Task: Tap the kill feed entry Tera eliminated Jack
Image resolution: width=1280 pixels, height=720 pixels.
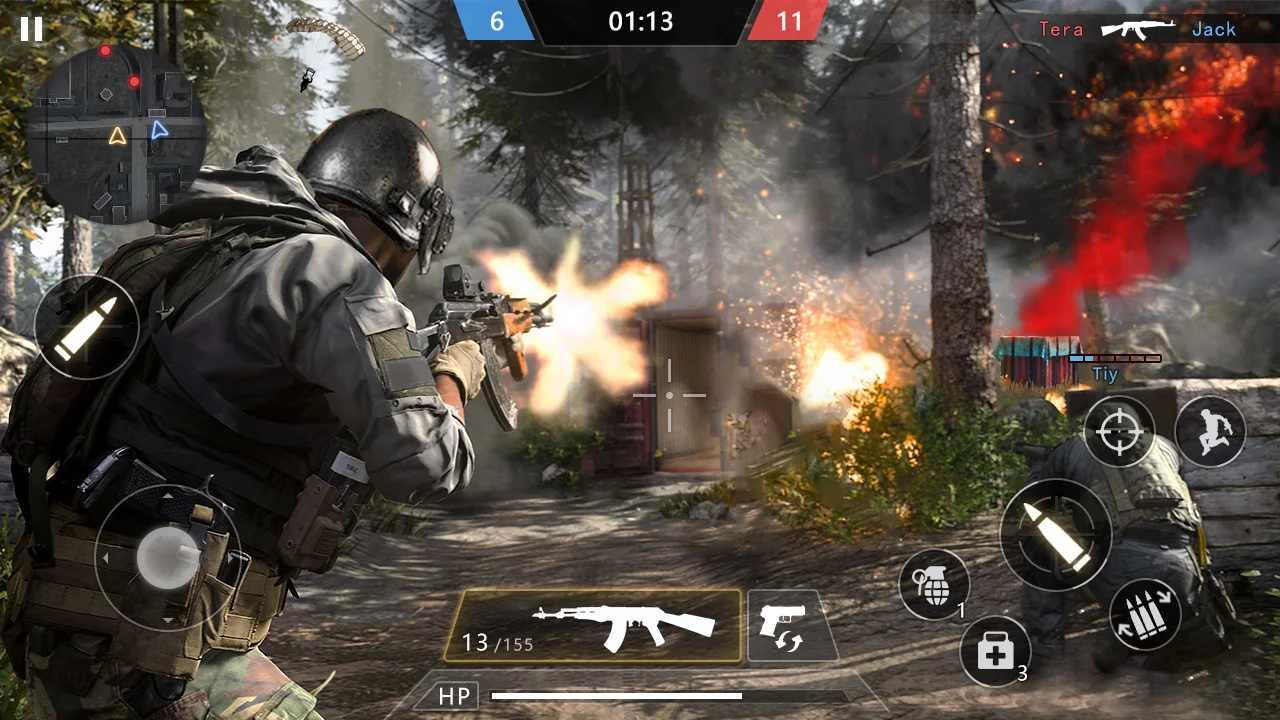Action: [x=1140, y=28]
